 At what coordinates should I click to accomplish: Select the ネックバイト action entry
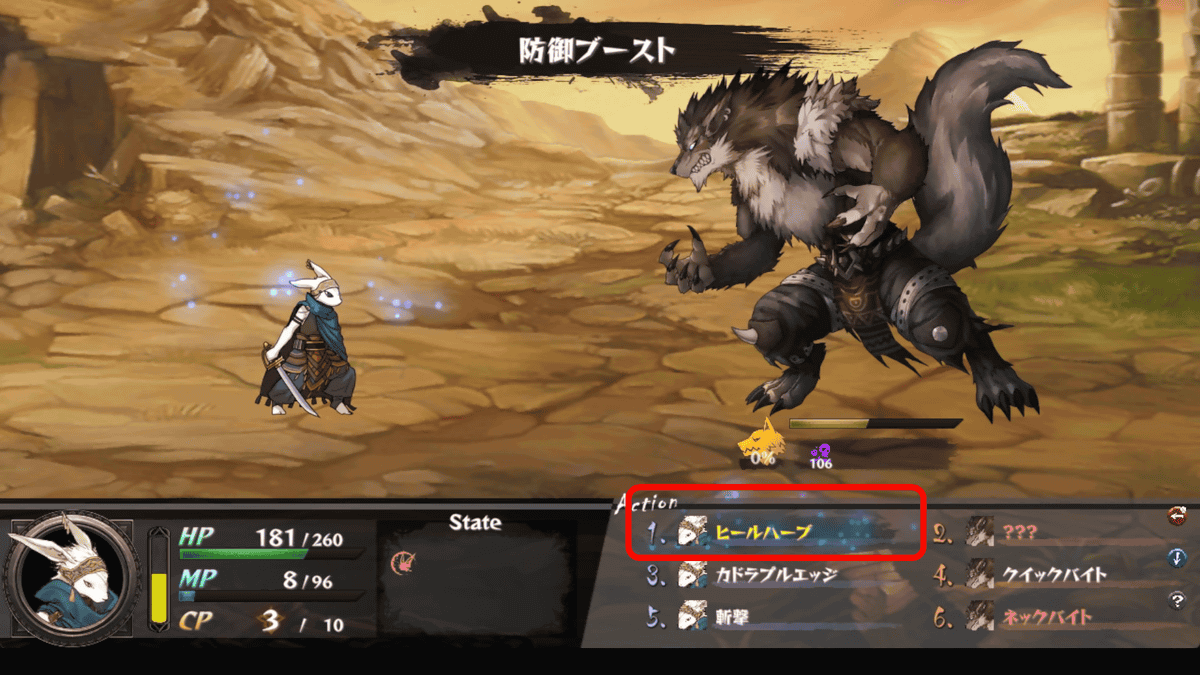click(1047, 618)
